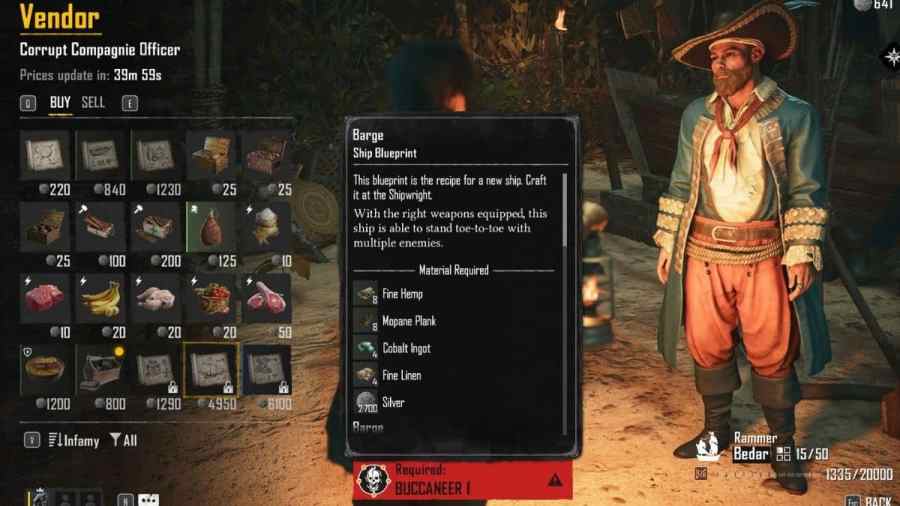Choose the locked blueprint costing 6100
Screen dimensions: 900x506
(267, 370)
